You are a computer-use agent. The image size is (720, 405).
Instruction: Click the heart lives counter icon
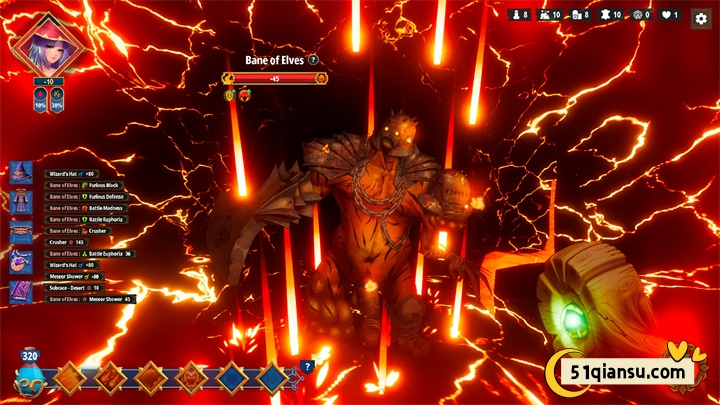666,15
